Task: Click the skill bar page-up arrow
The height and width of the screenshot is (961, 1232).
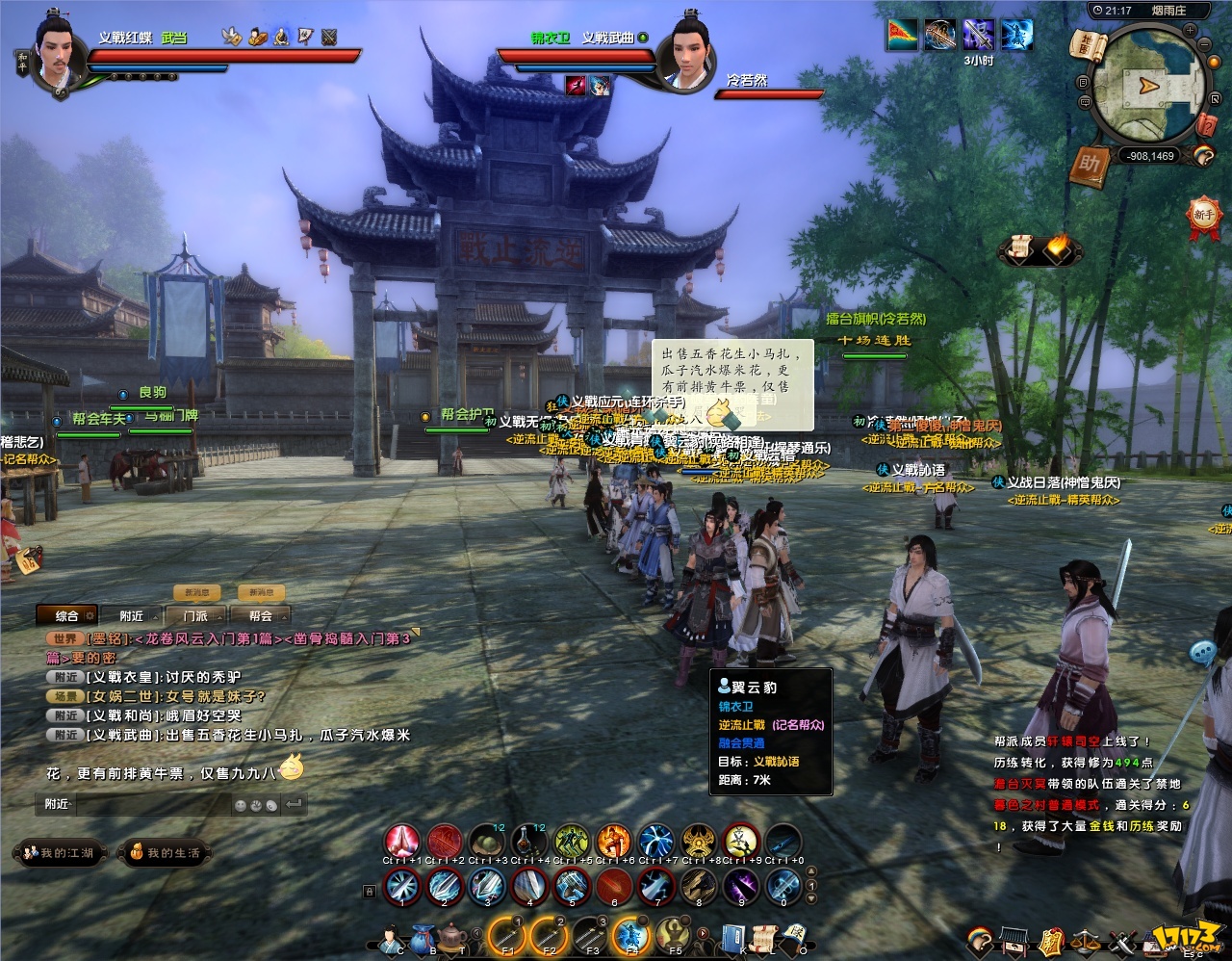Action: pyautogui.click(x=811, y=871)
